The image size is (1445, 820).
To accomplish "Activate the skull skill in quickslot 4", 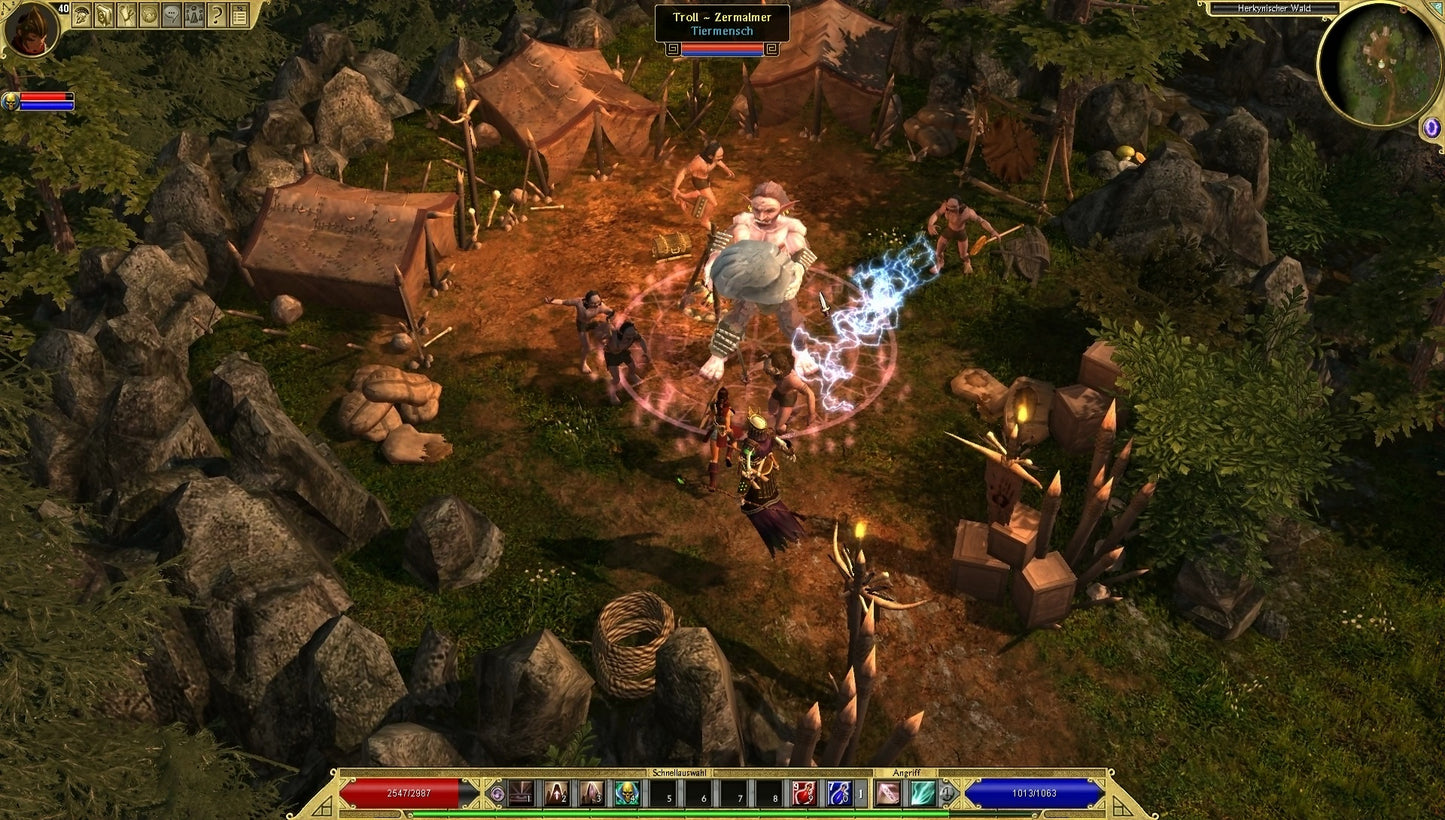I will [626, 795].
